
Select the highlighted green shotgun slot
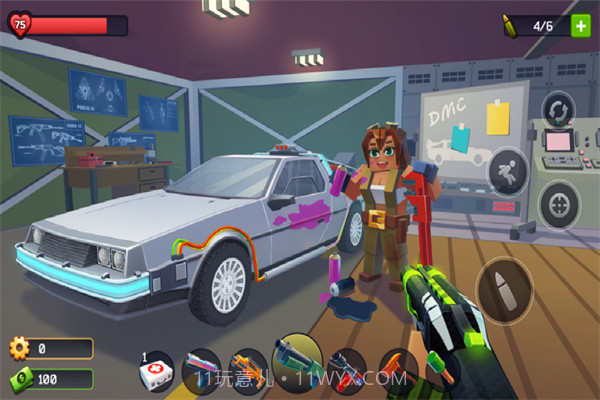296,360
